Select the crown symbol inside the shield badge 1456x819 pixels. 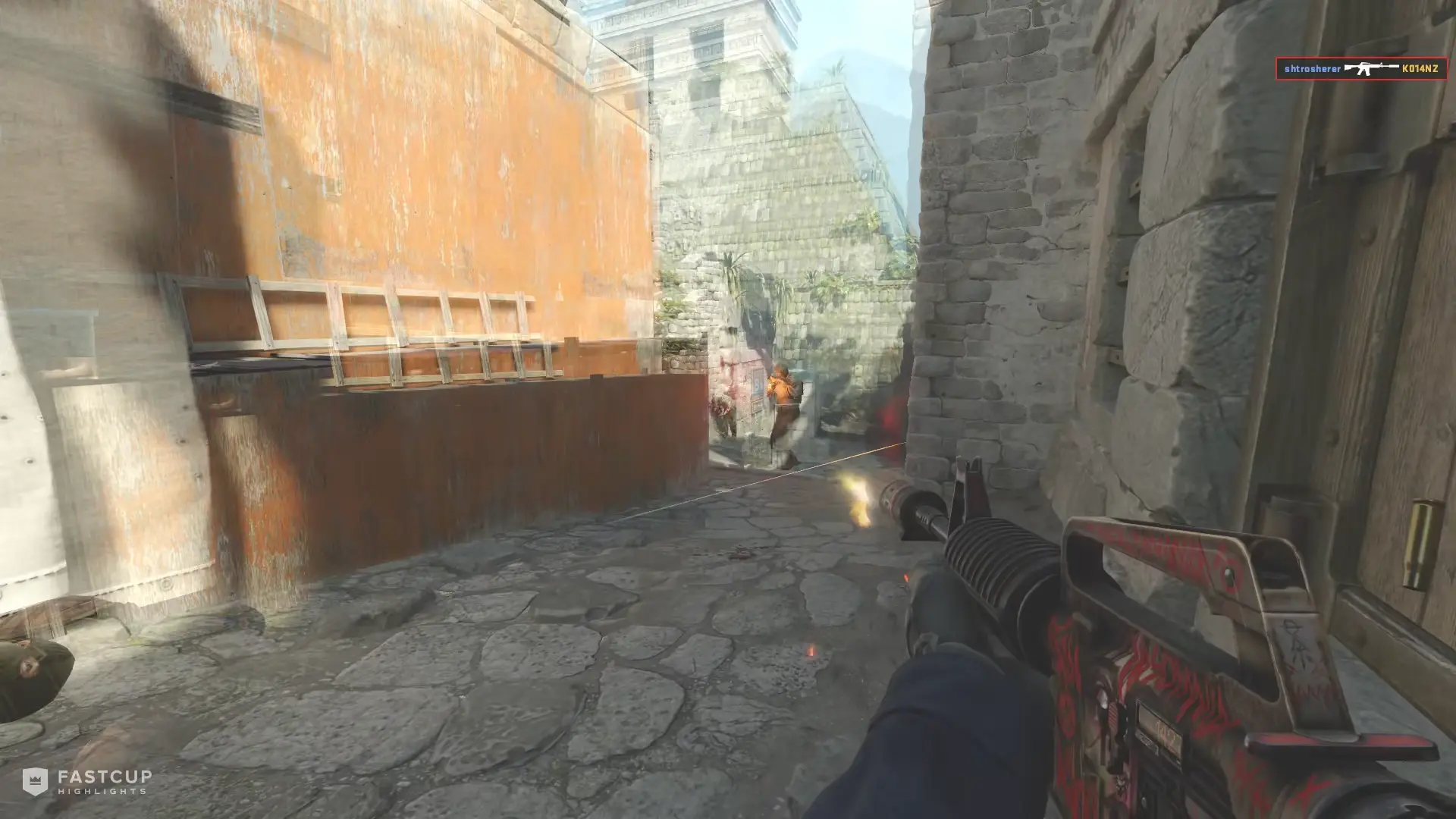click(35, 780)
